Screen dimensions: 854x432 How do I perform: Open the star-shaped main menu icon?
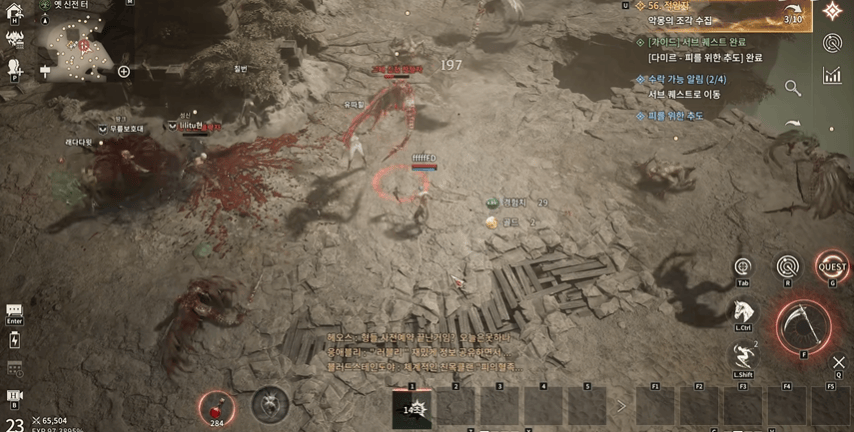(832, 11)
